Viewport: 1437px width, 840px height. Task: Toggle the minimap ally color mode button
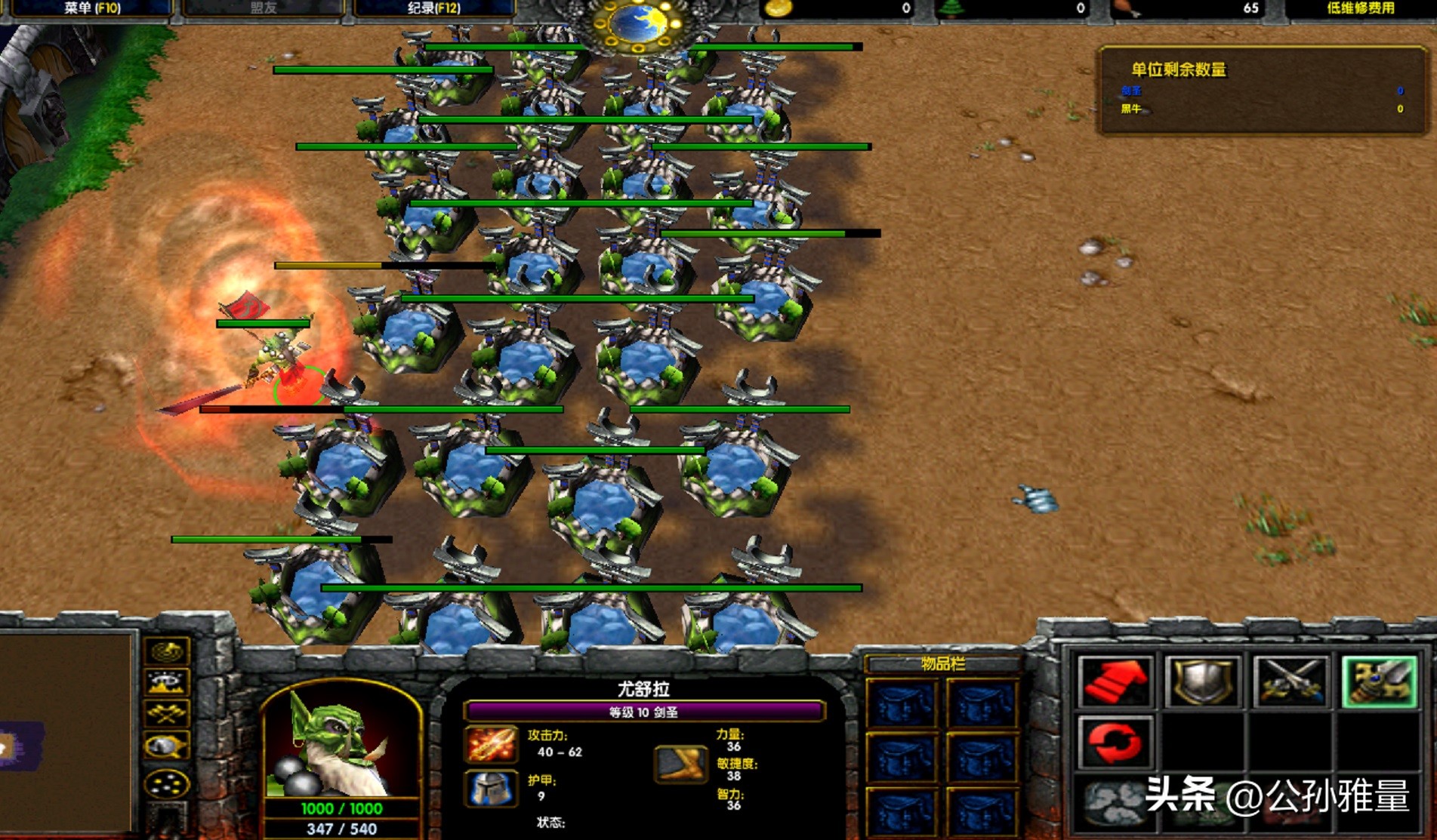point(167,714)
